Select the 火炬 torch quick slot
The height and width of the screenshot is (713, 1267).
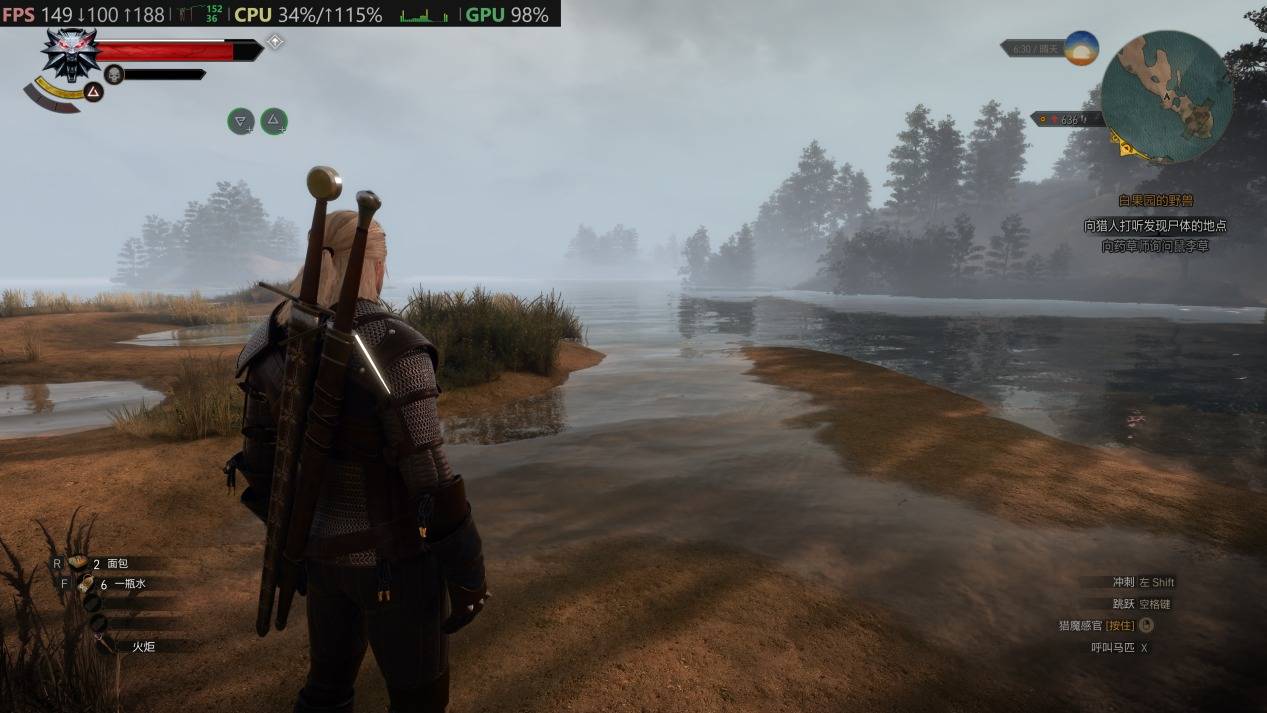point(143,646)
